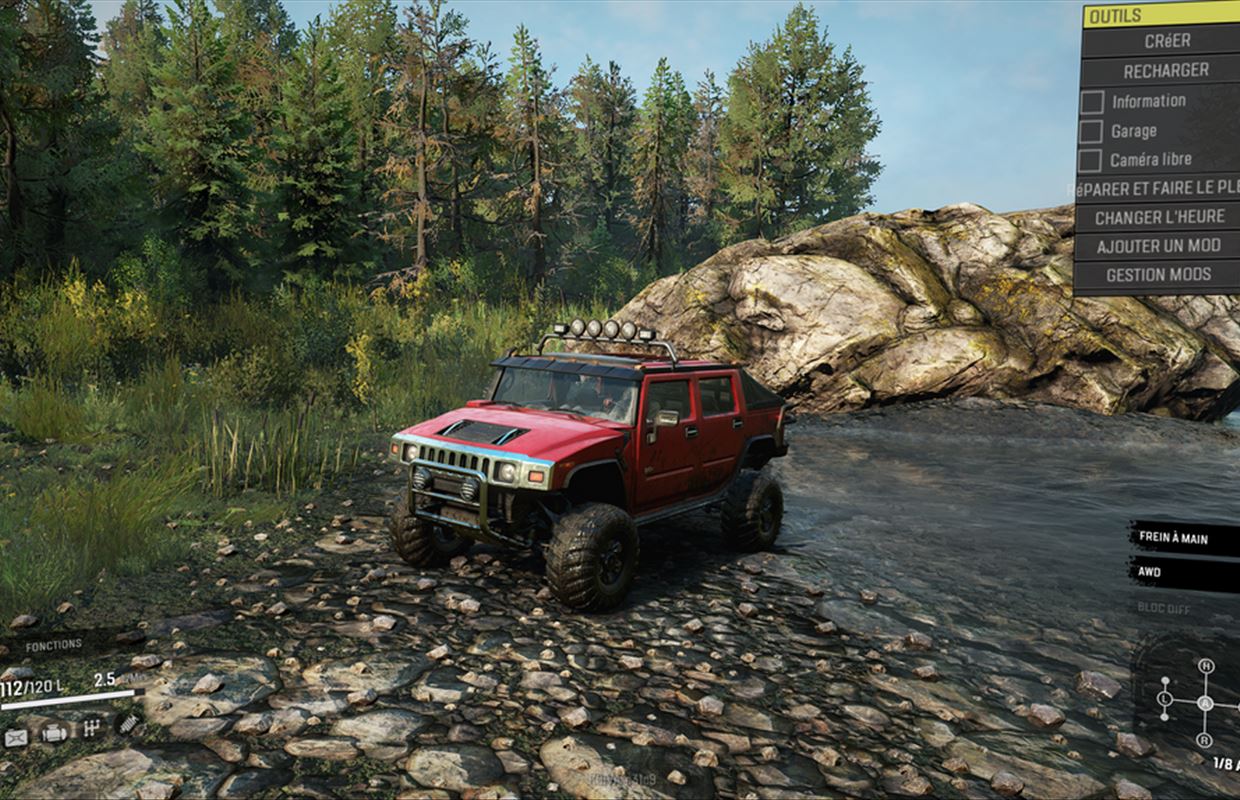Viewport: 1240px width, 800px height.
Task: Click the suspension spring status icon
Action: [127, 724]
